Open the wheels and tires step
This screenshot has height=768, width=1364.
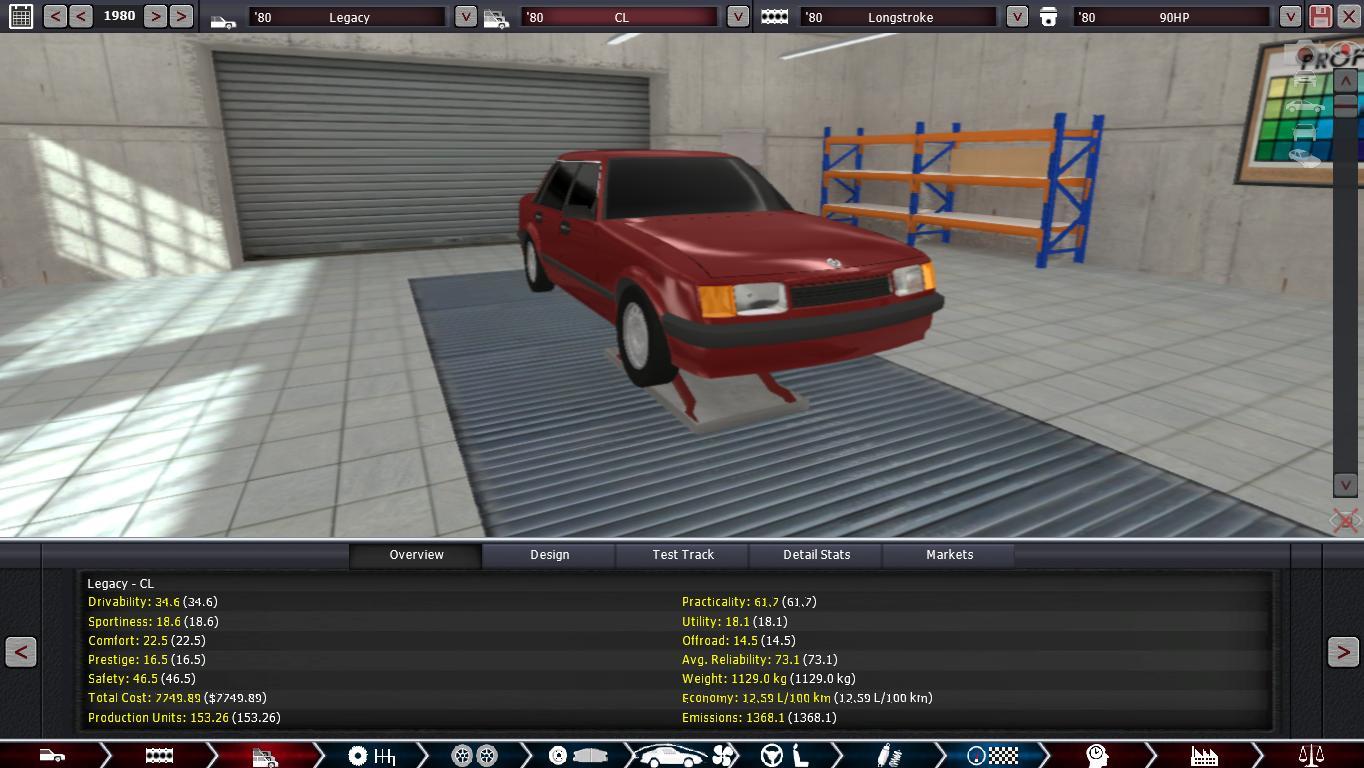[474, 756]
